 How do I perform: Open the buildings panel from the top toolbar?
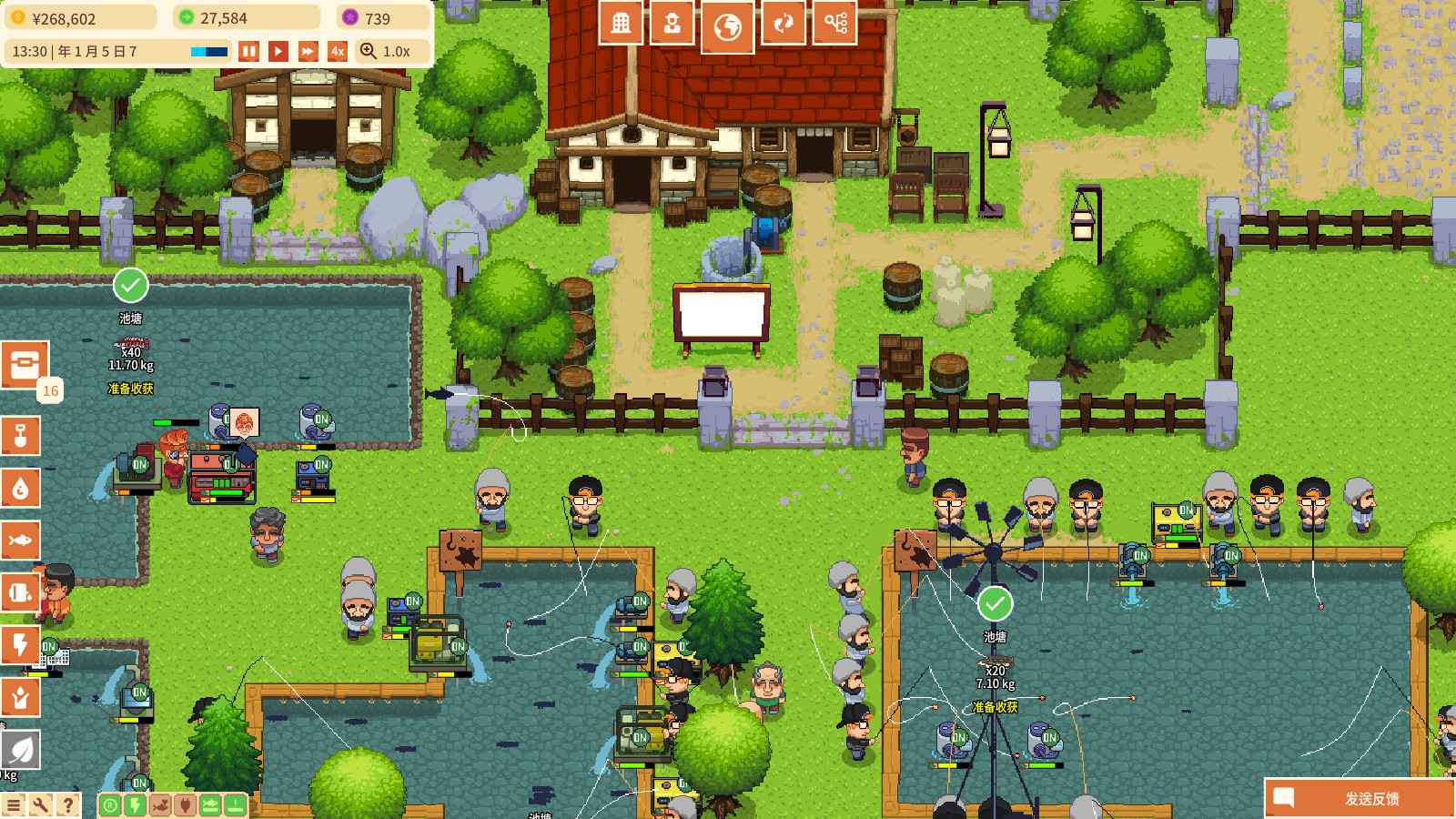point(622,23)
